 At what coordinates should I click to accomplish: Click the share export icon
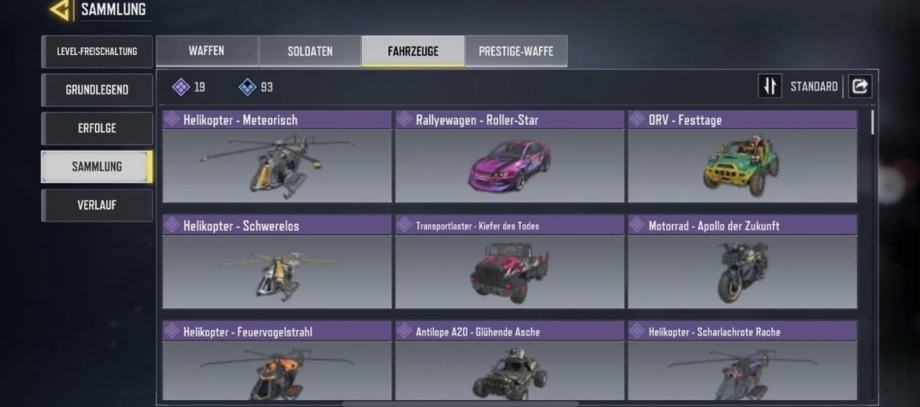860,87
